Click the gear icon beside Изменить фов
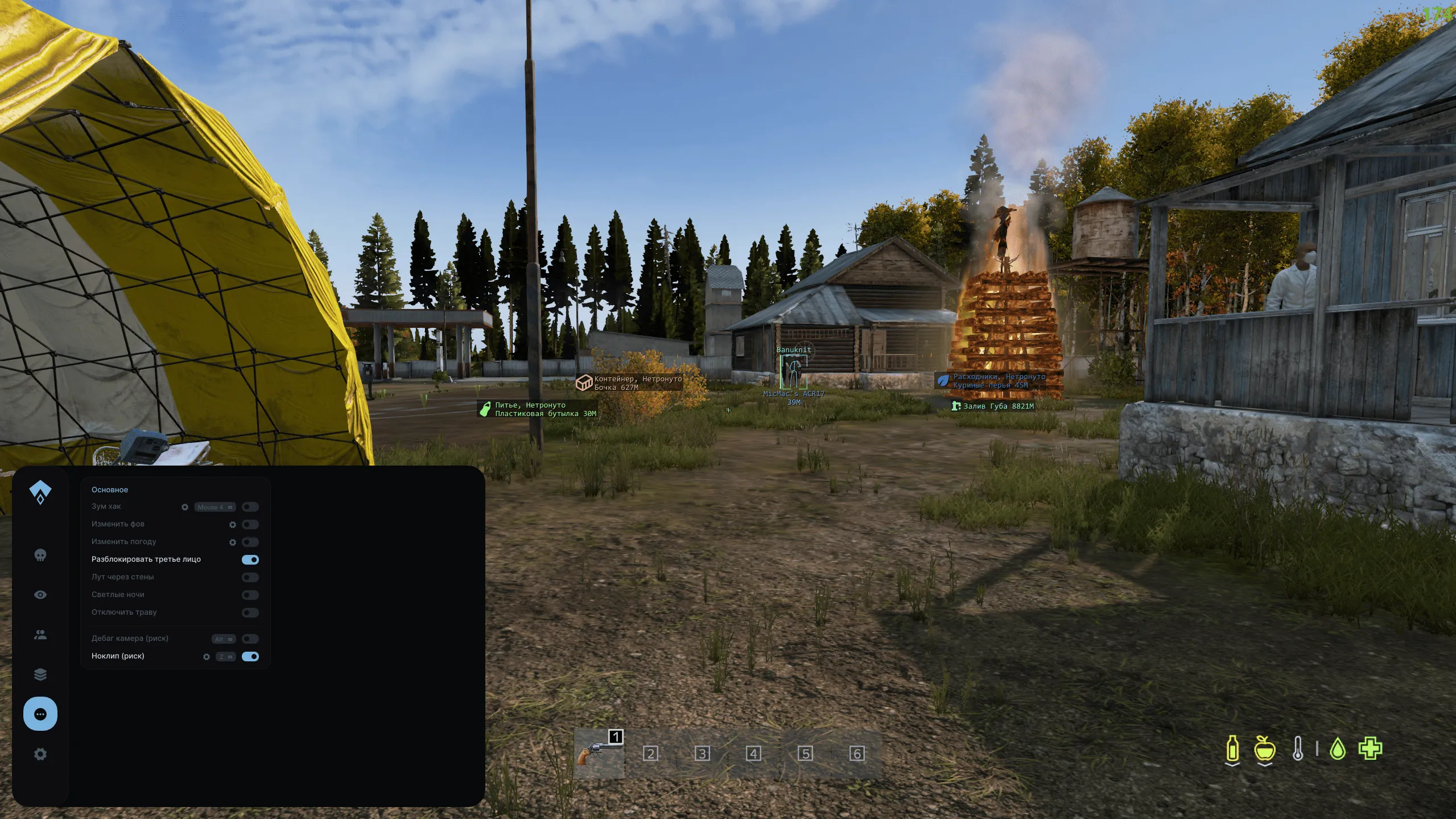 coord(232,524)
